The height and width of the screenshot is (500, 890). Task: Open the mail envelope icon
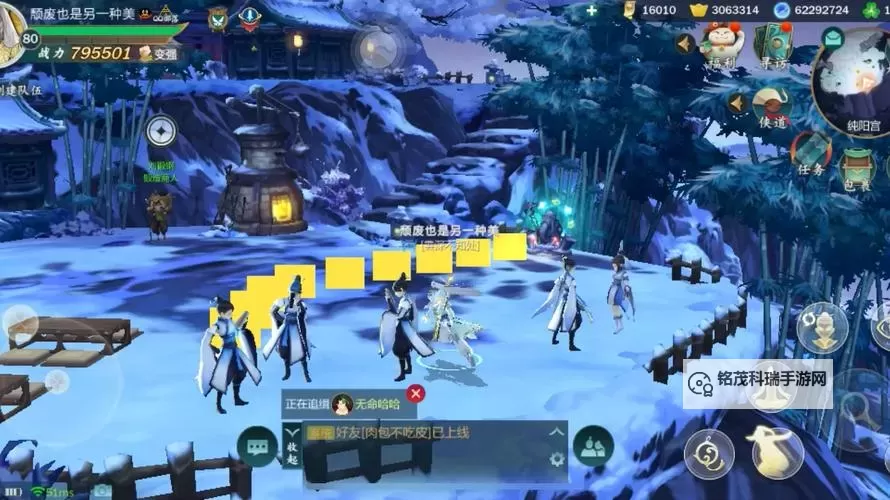[832, 38]
